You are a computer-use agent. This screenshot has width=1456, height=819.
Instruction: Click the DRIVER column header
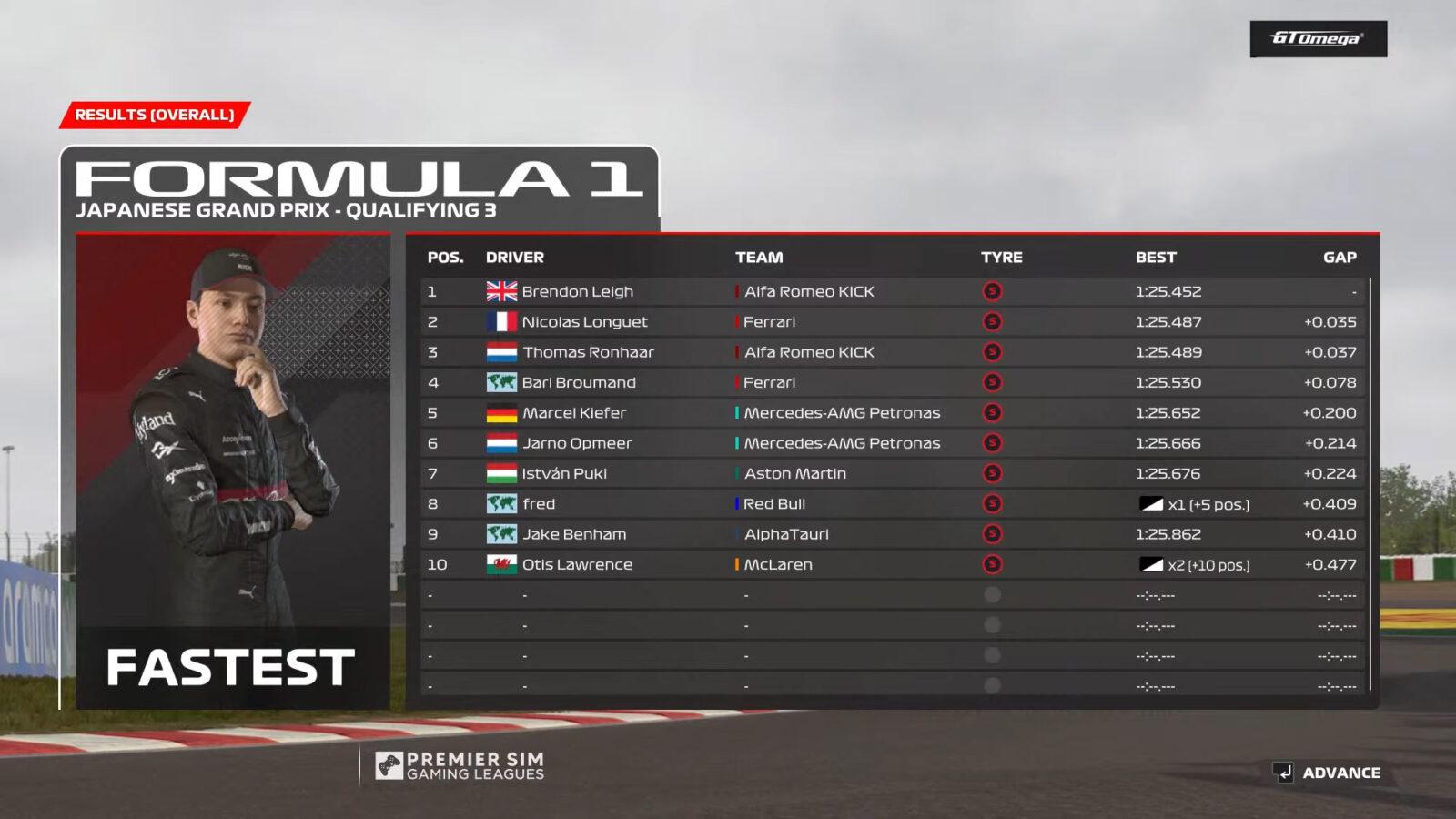click(512, 258)
